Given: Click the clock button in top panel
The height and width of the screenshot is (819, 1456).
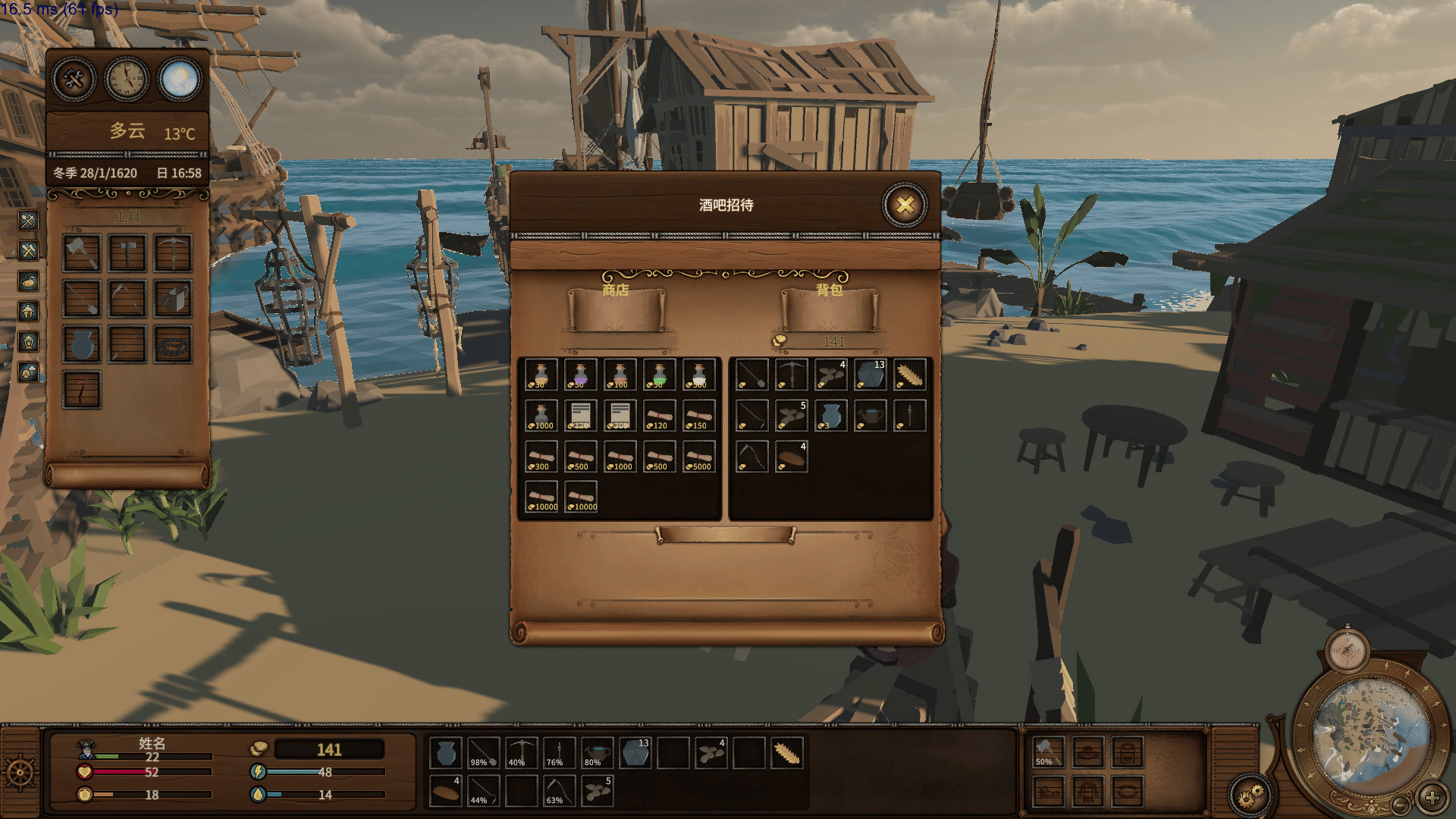Looking at the screenshot, I should (127, 79).
